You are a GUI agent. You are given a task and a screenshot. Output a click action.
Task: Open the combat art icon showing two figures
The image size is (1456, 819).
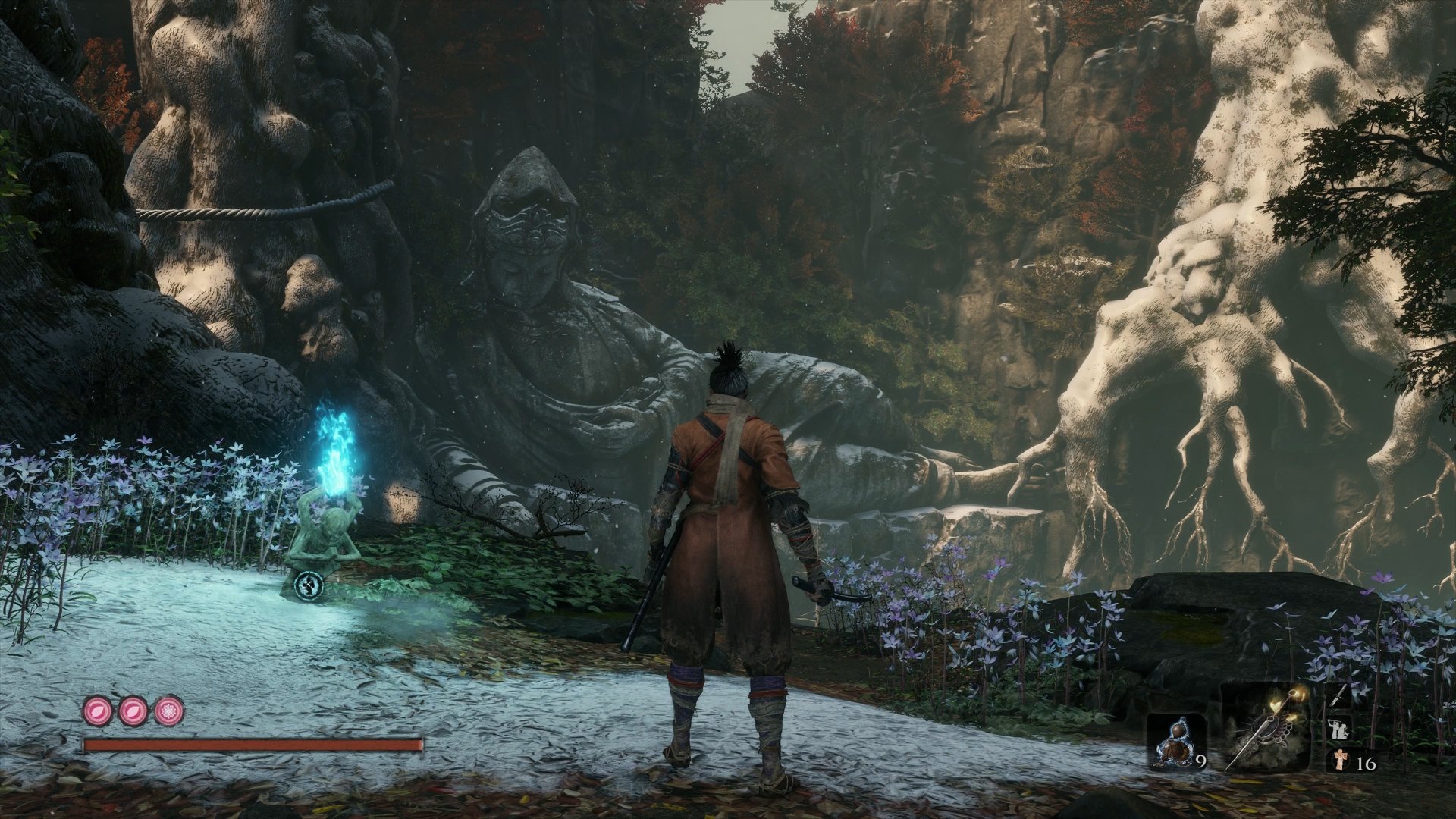coord(1339,729)
